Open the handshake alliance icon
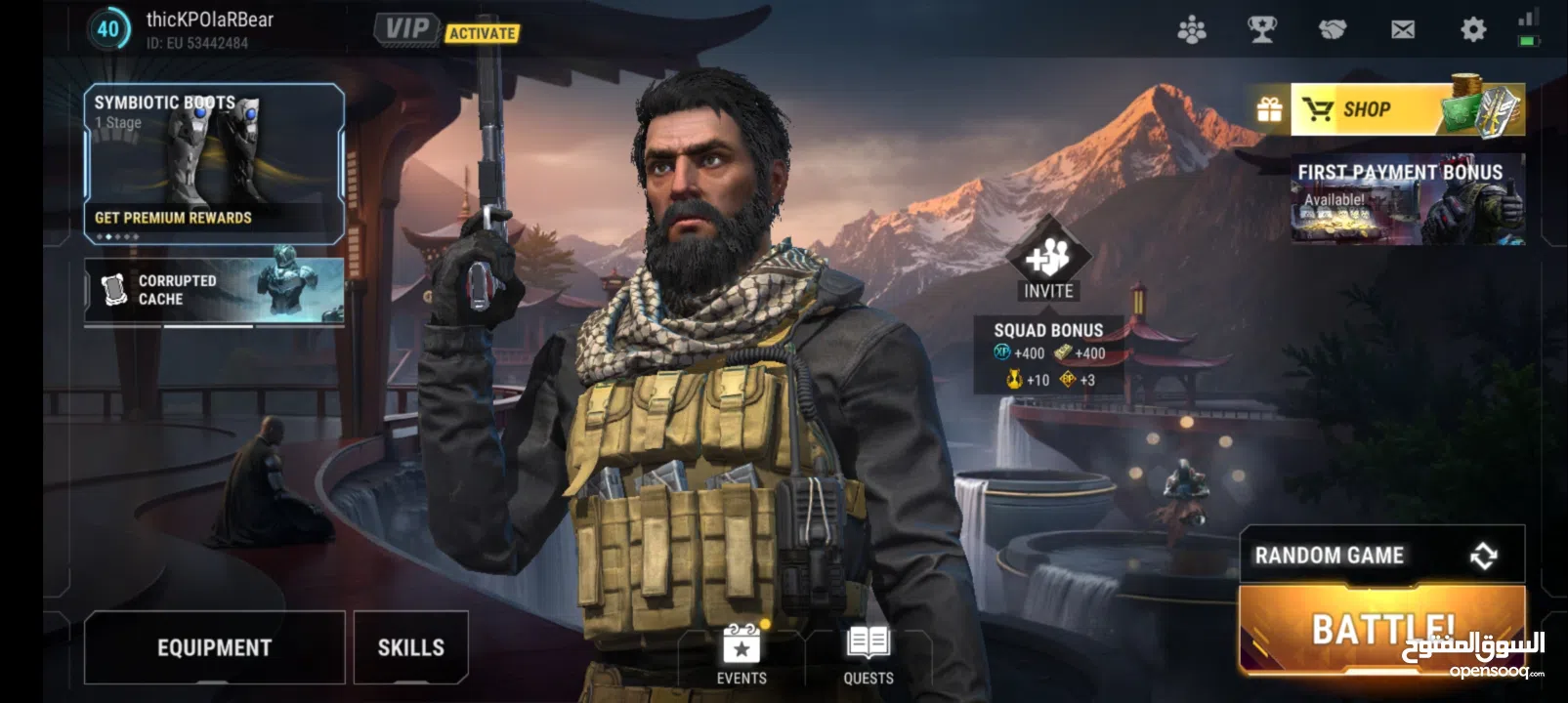The image size is (1568, 703). (1333, 29)
